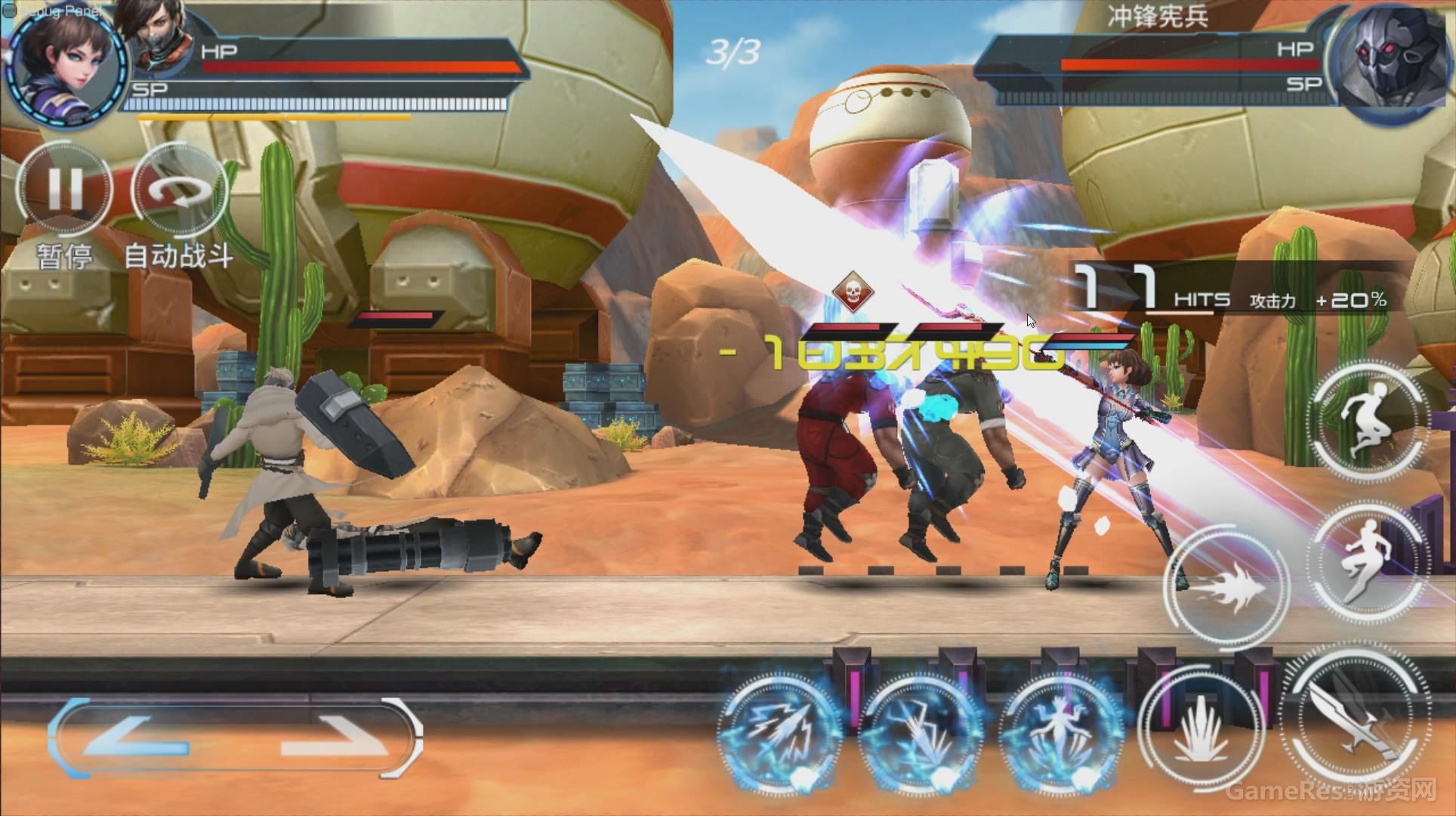
Task: Use the energy blast dash skill
Action: 1227,586
